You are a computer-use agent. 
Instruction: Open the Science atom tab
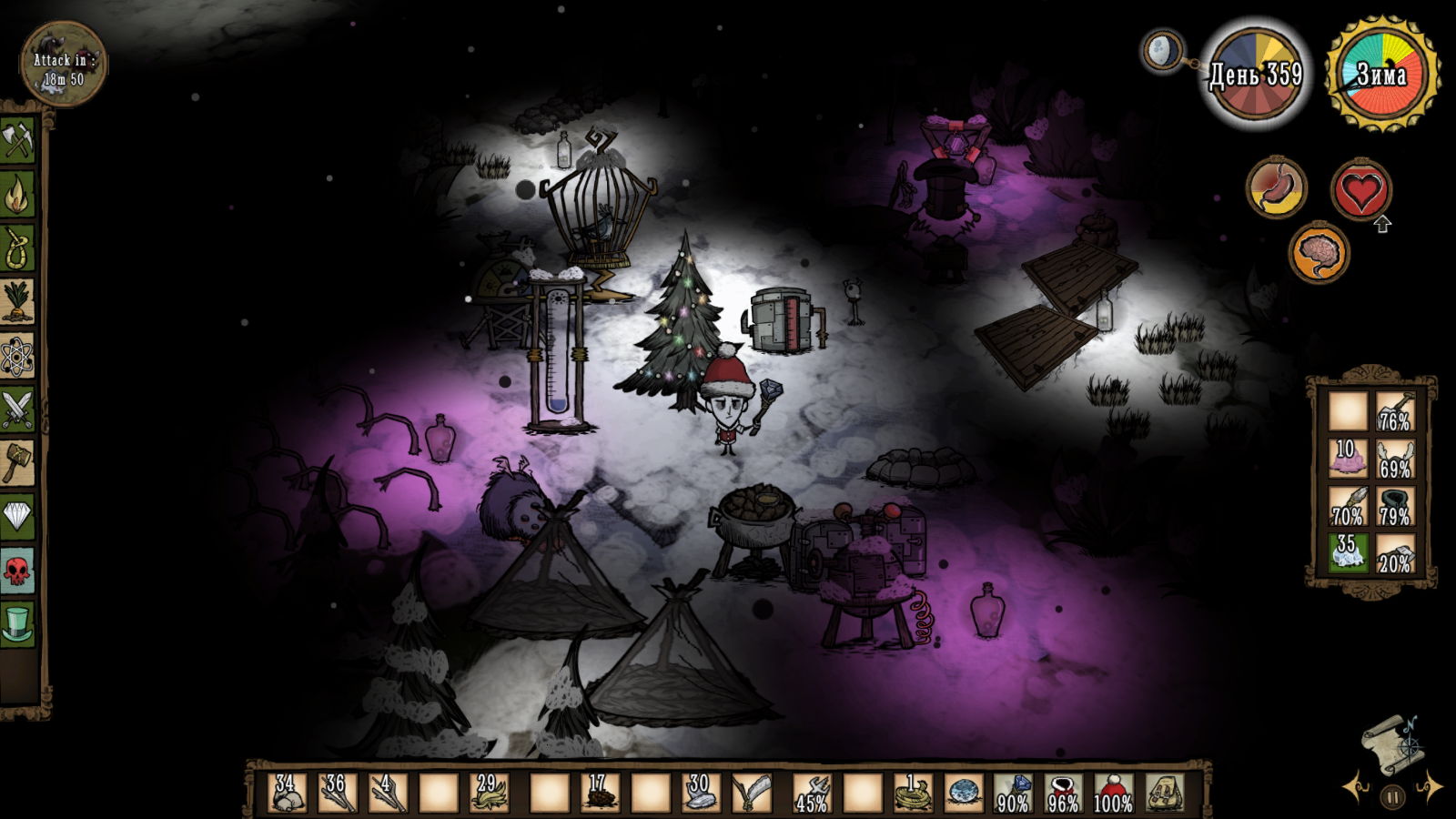click(17, 355)
